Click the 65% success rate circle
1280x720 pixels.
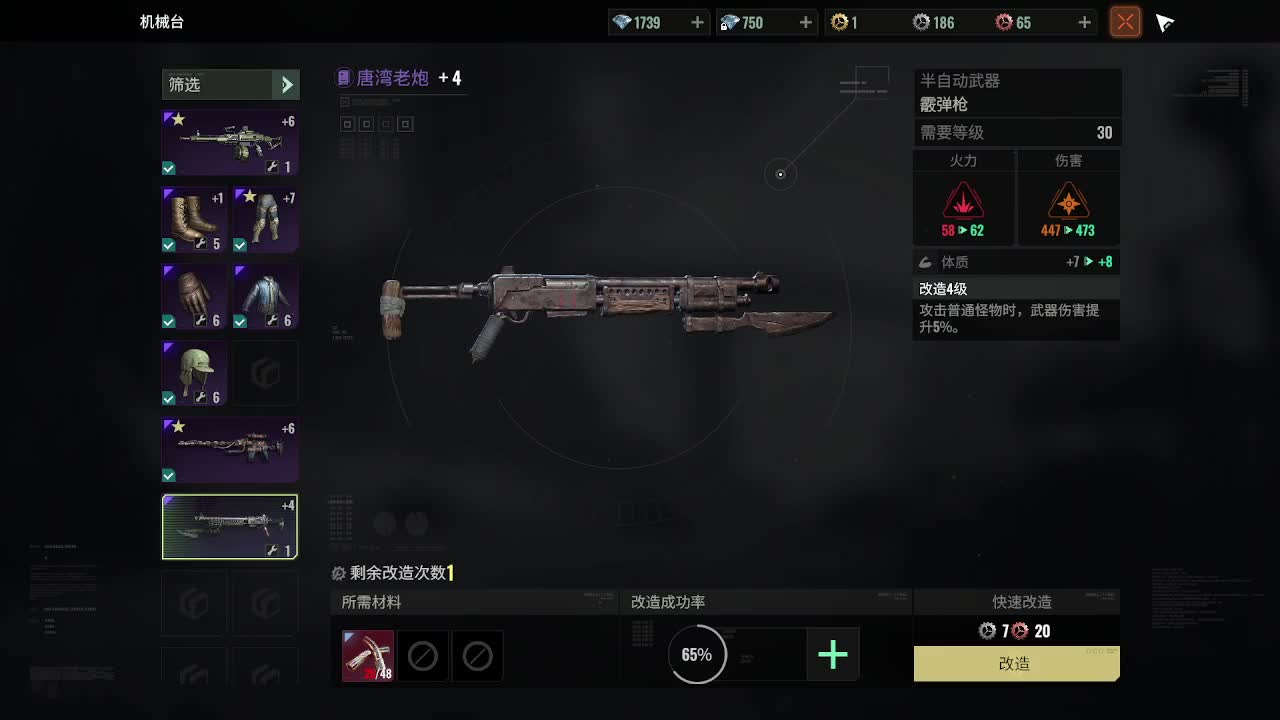click(x=696, y=654)
